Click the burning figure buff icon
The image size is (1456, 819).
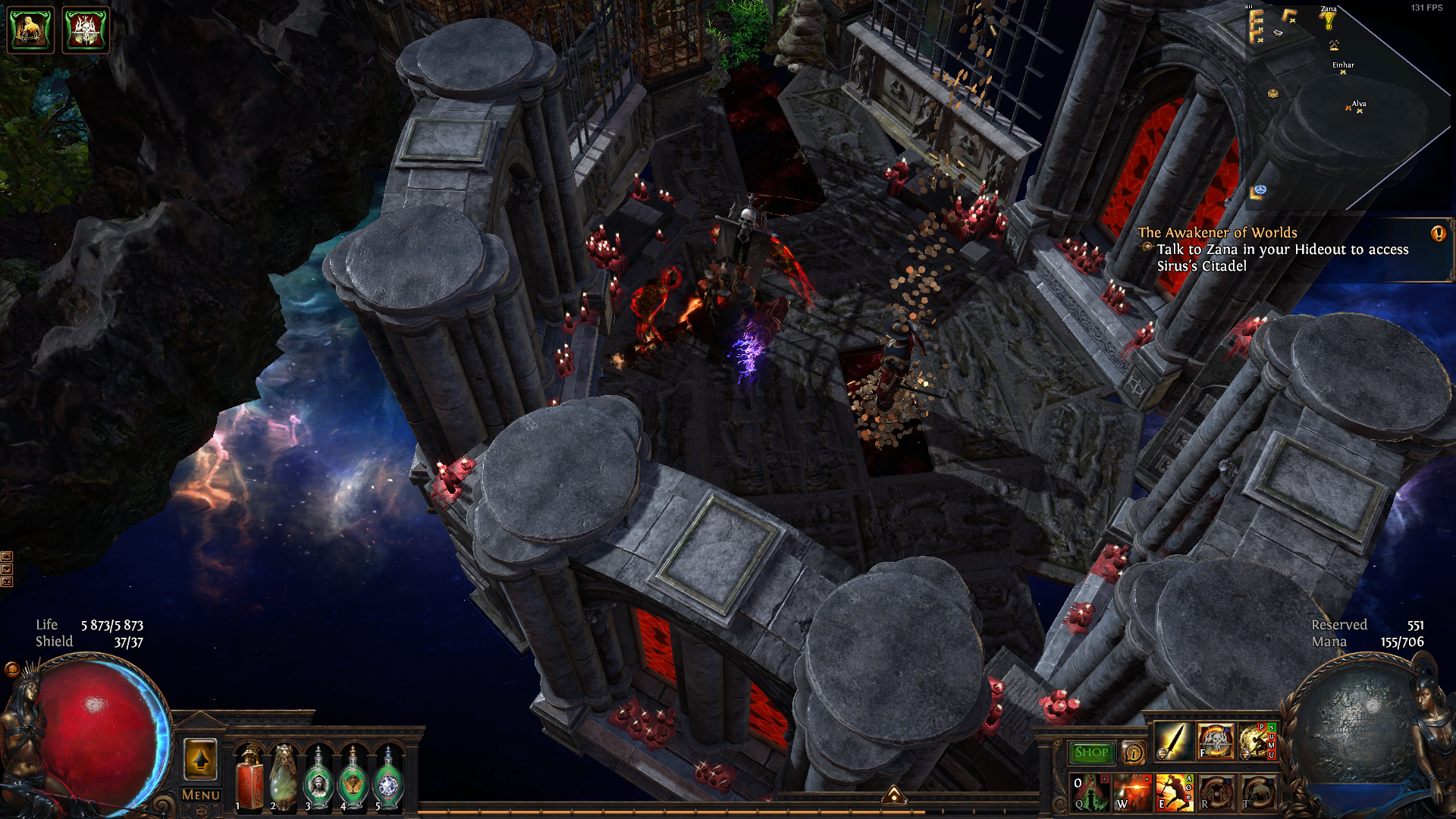[30, 30]
